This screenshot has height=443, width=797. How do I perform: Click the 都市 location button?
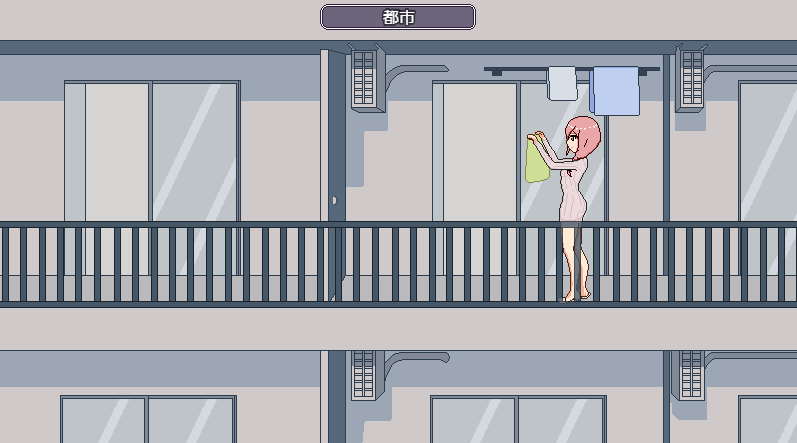point(398,17)
